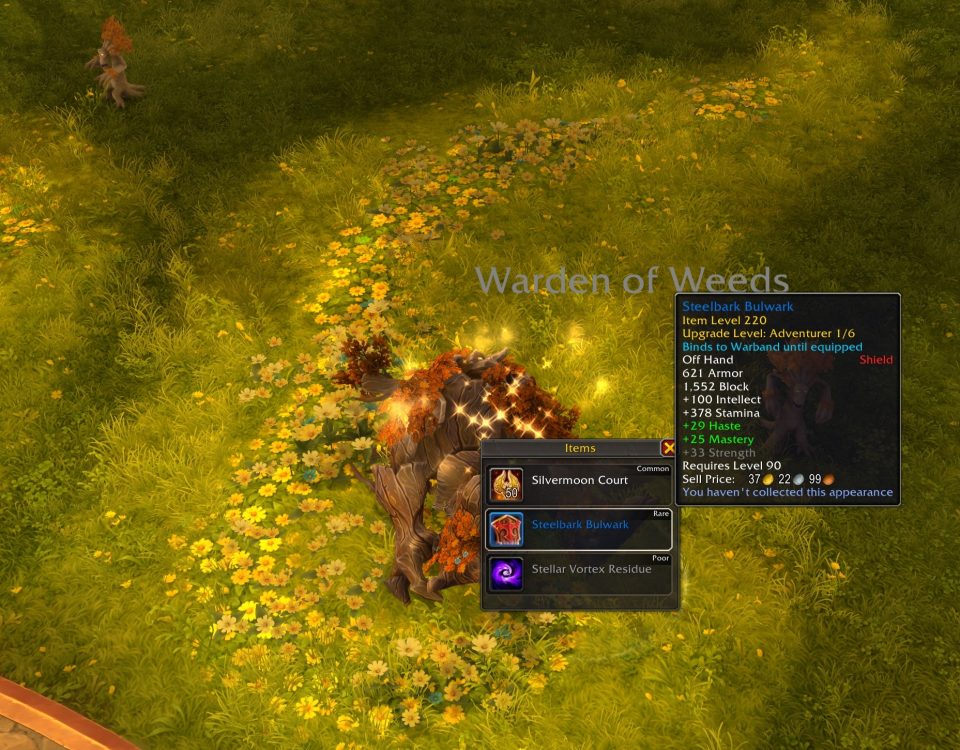Loot the Stellar Vortex Residue
This screenshot has width=960, height=750.
579,573
